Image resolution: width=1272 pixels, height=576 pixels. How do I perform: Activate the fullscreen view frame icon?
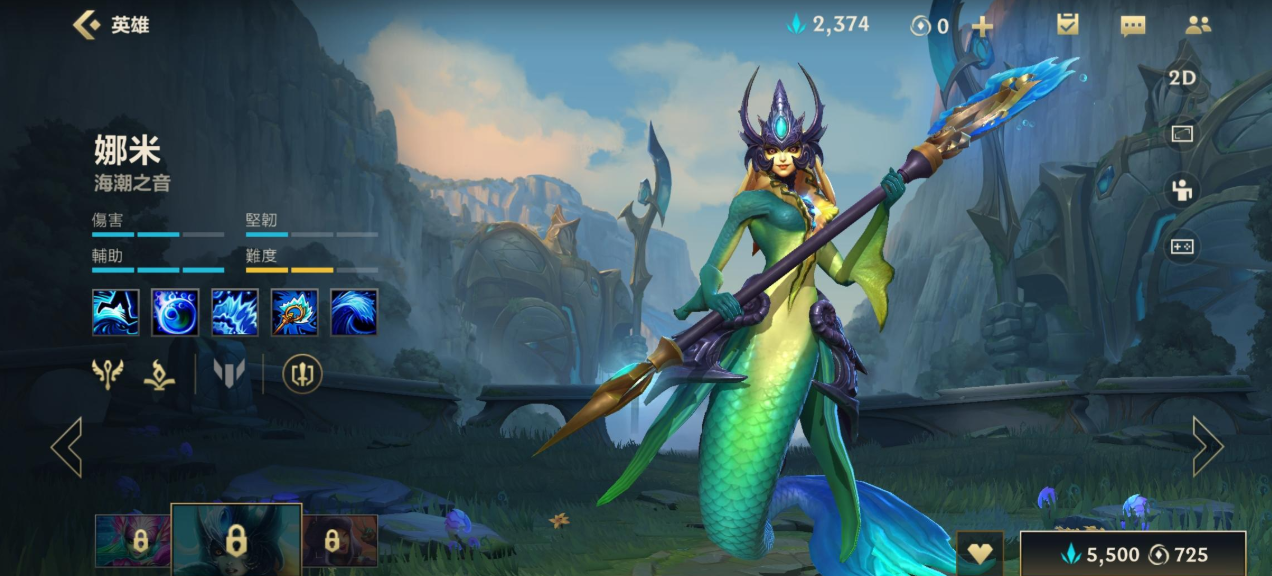[x=1183, y=134]
